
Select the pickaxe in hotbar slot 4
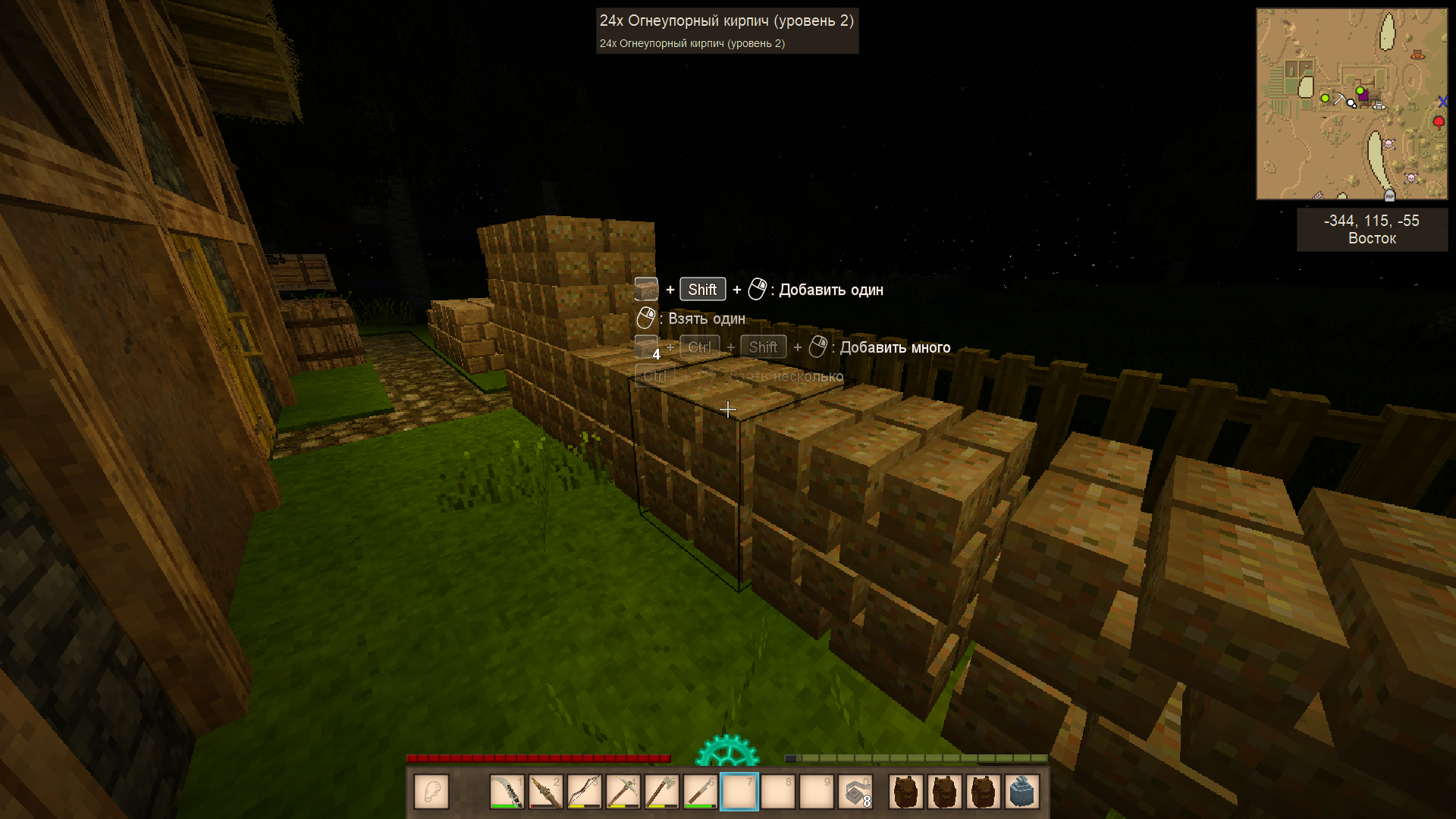[623, 792]
